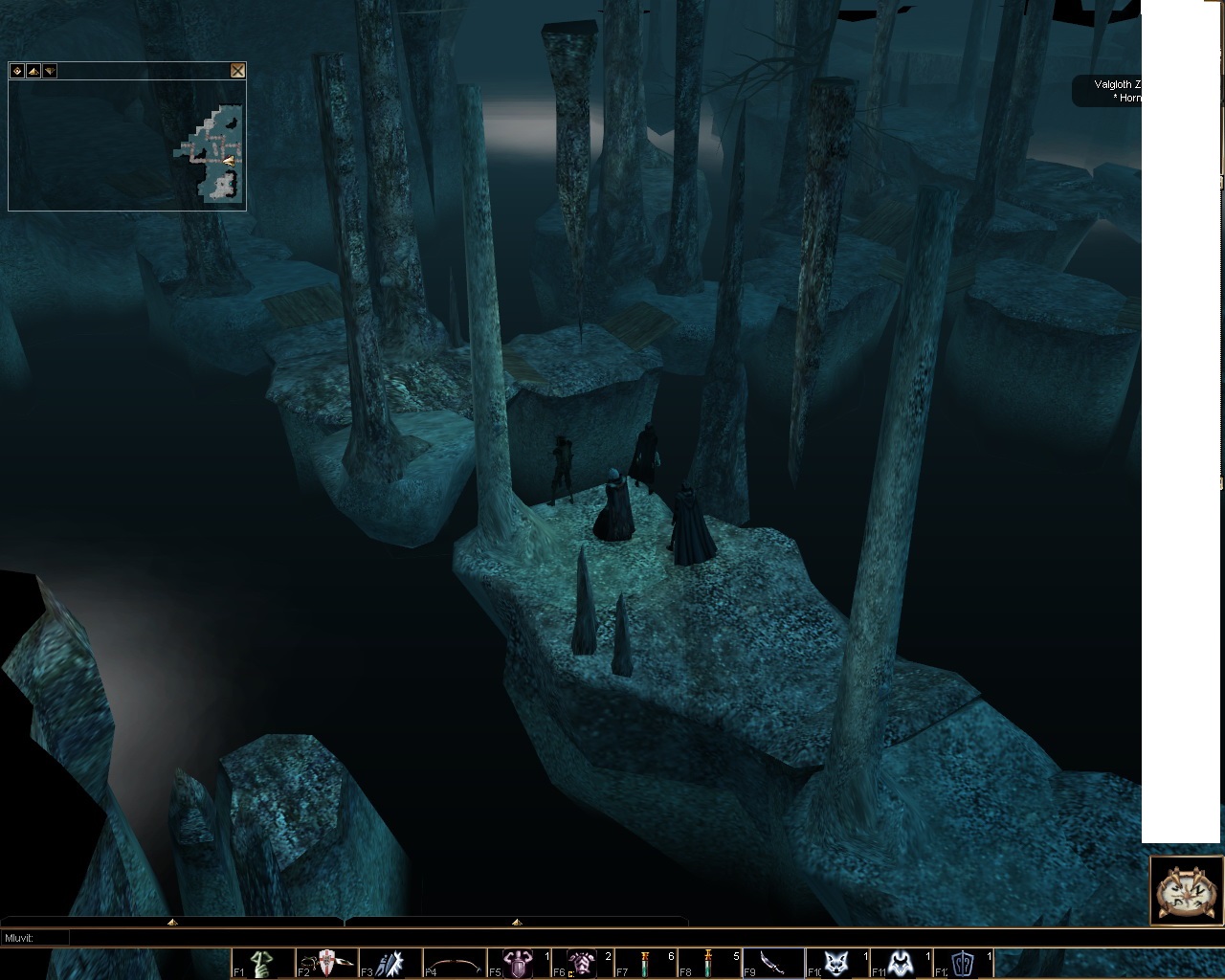Expand the left chat window arrow
This screenshot has width=1225, height=980.
pyautogui.click(x=172, y=922)
